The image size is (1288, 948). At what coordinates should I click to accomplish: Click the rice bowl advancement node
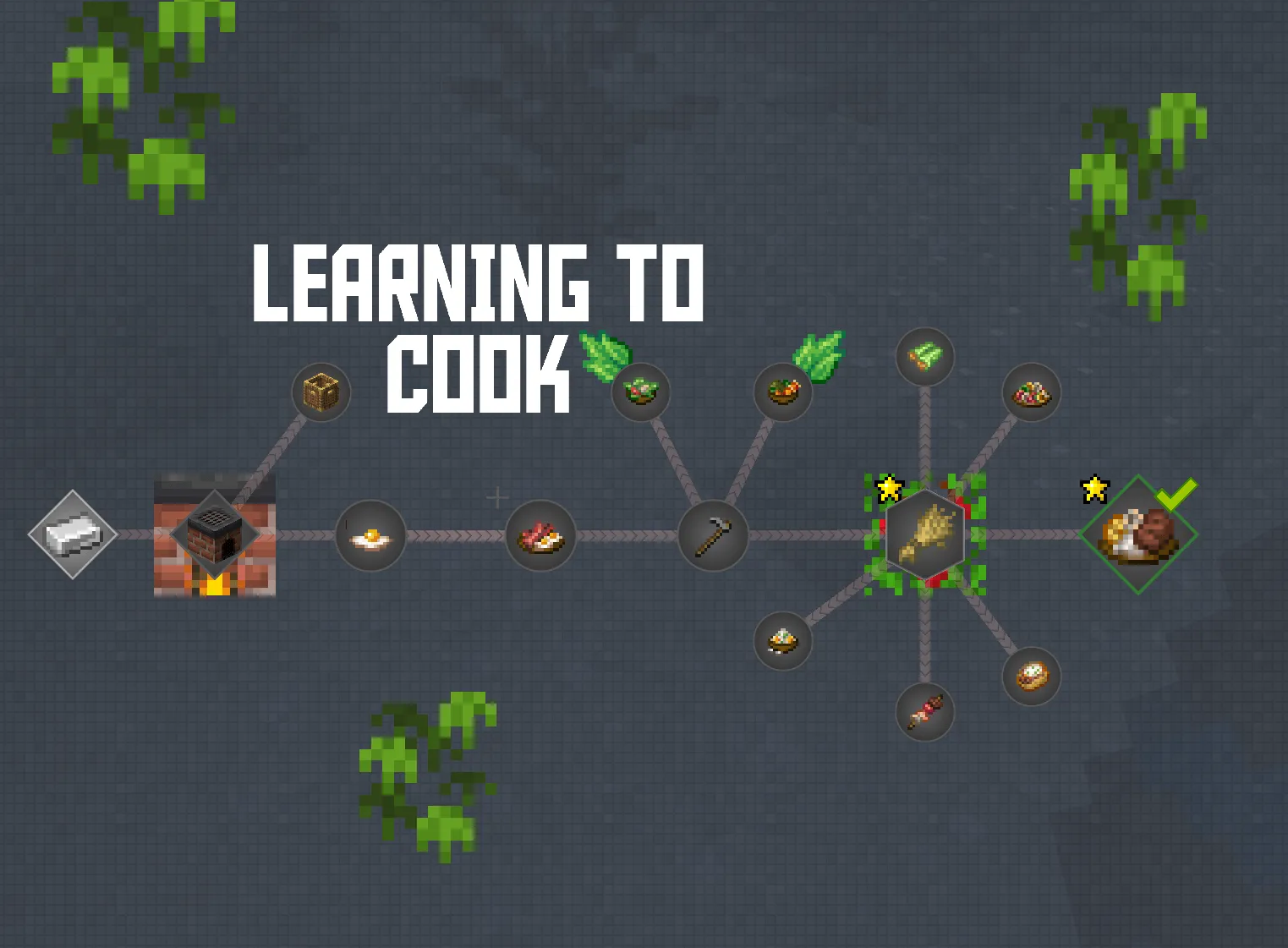(x=782, y=641)
